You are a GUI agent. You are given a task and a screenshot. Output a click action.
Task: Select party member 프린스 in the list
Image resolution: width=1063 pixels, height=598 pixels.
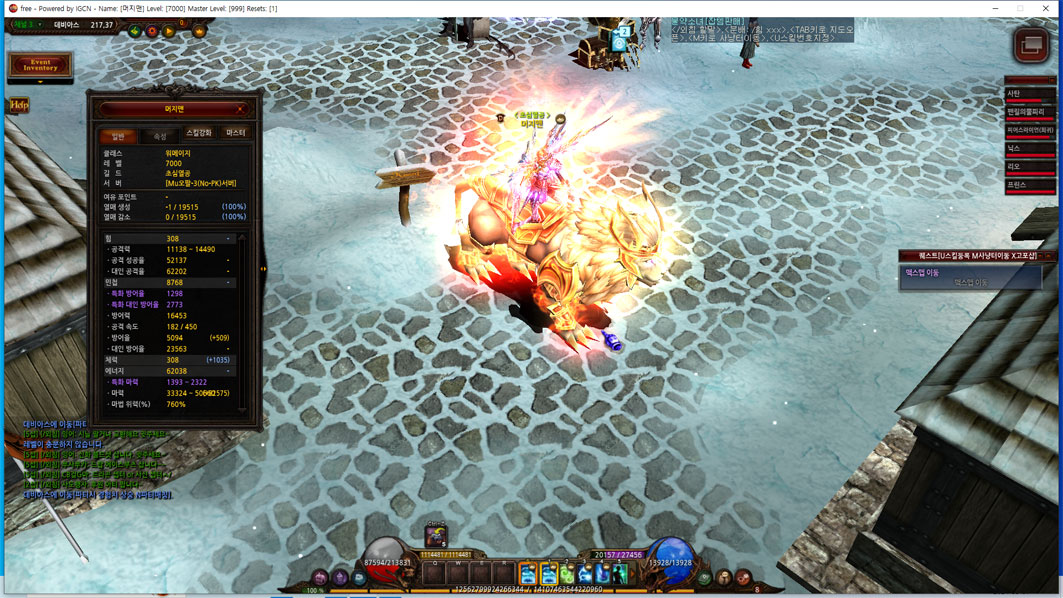1030,185
